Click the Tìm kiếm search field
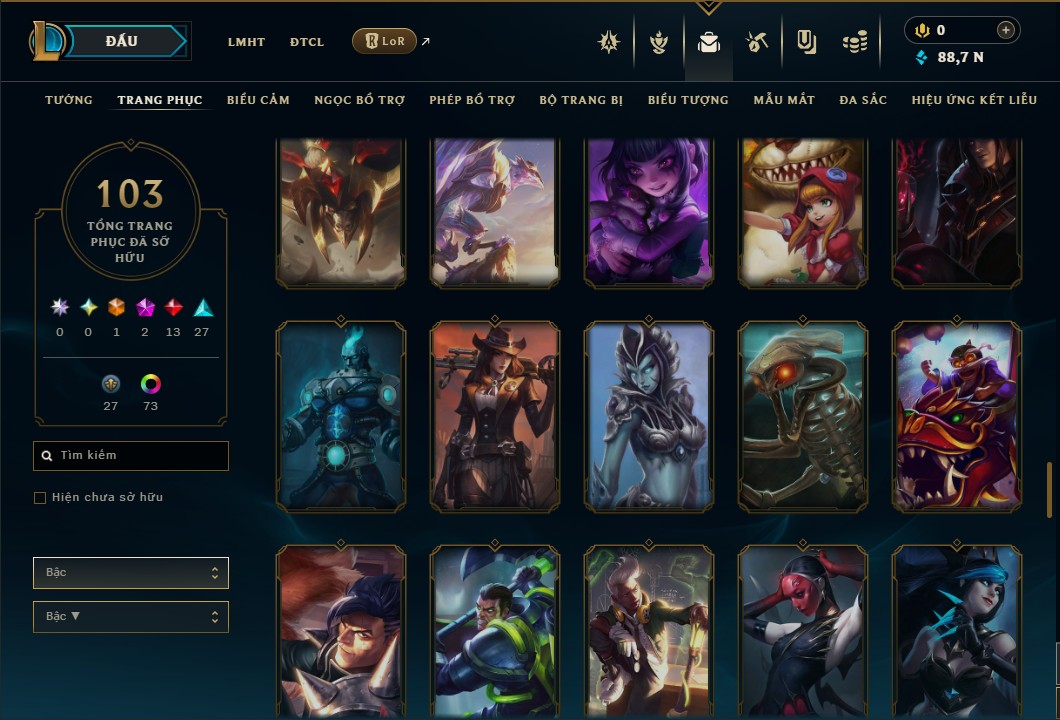The height and width of the screenshot is (720, 1060). point(131,456)
